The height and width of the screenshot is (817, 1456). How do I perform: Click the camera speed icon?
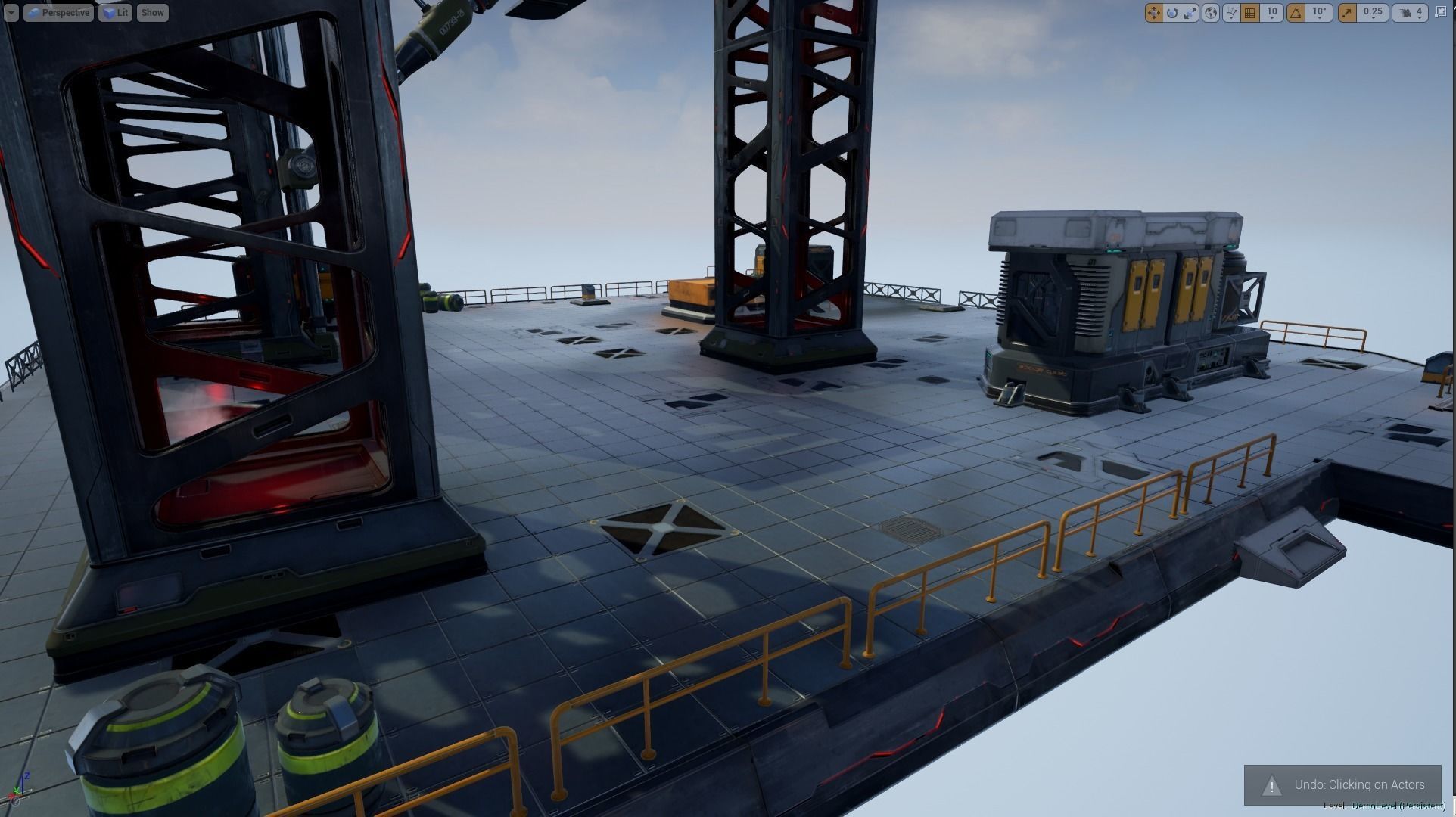tap(1406, 12)
